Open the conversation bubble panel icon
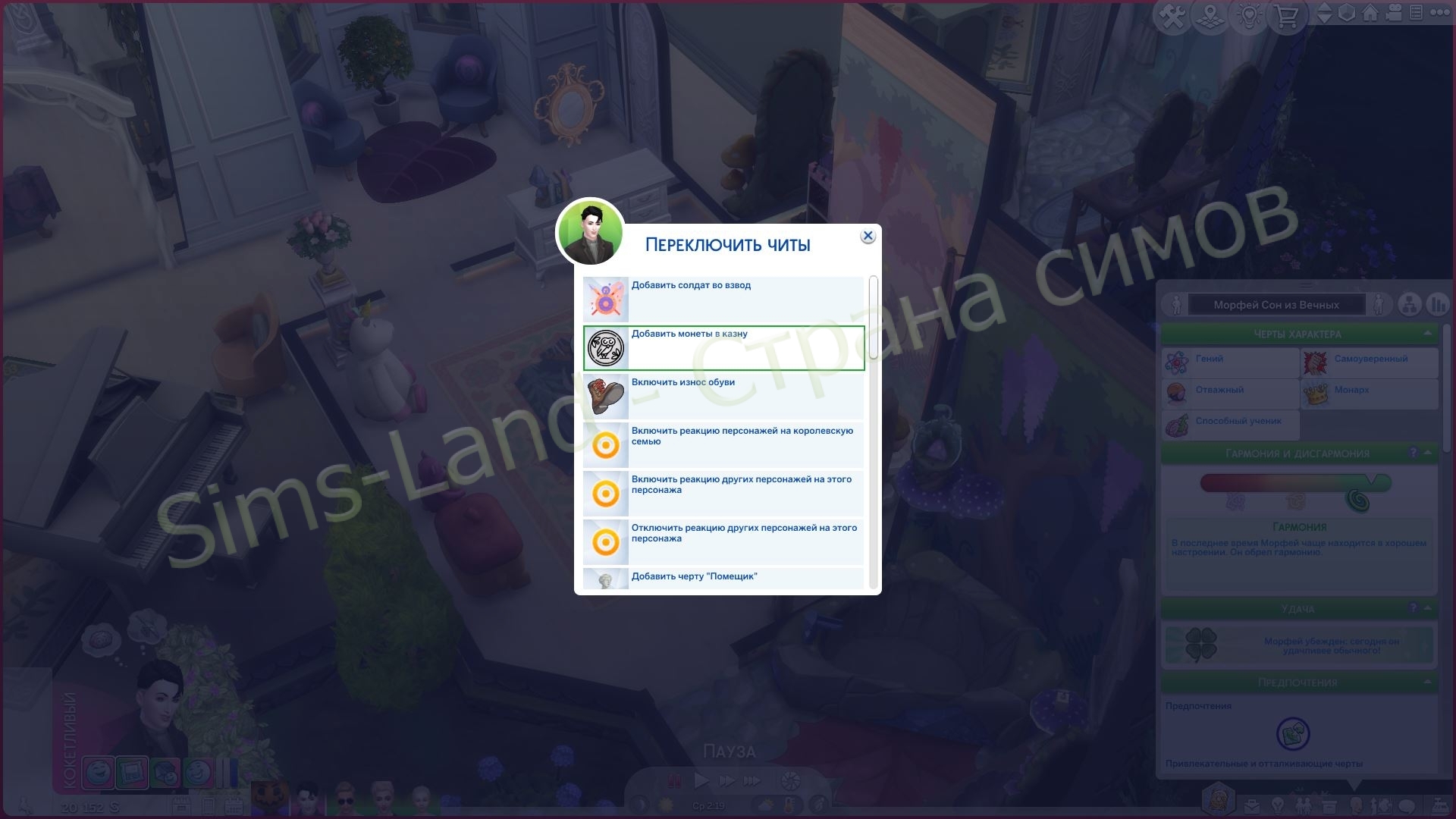 coord(1405,805)
